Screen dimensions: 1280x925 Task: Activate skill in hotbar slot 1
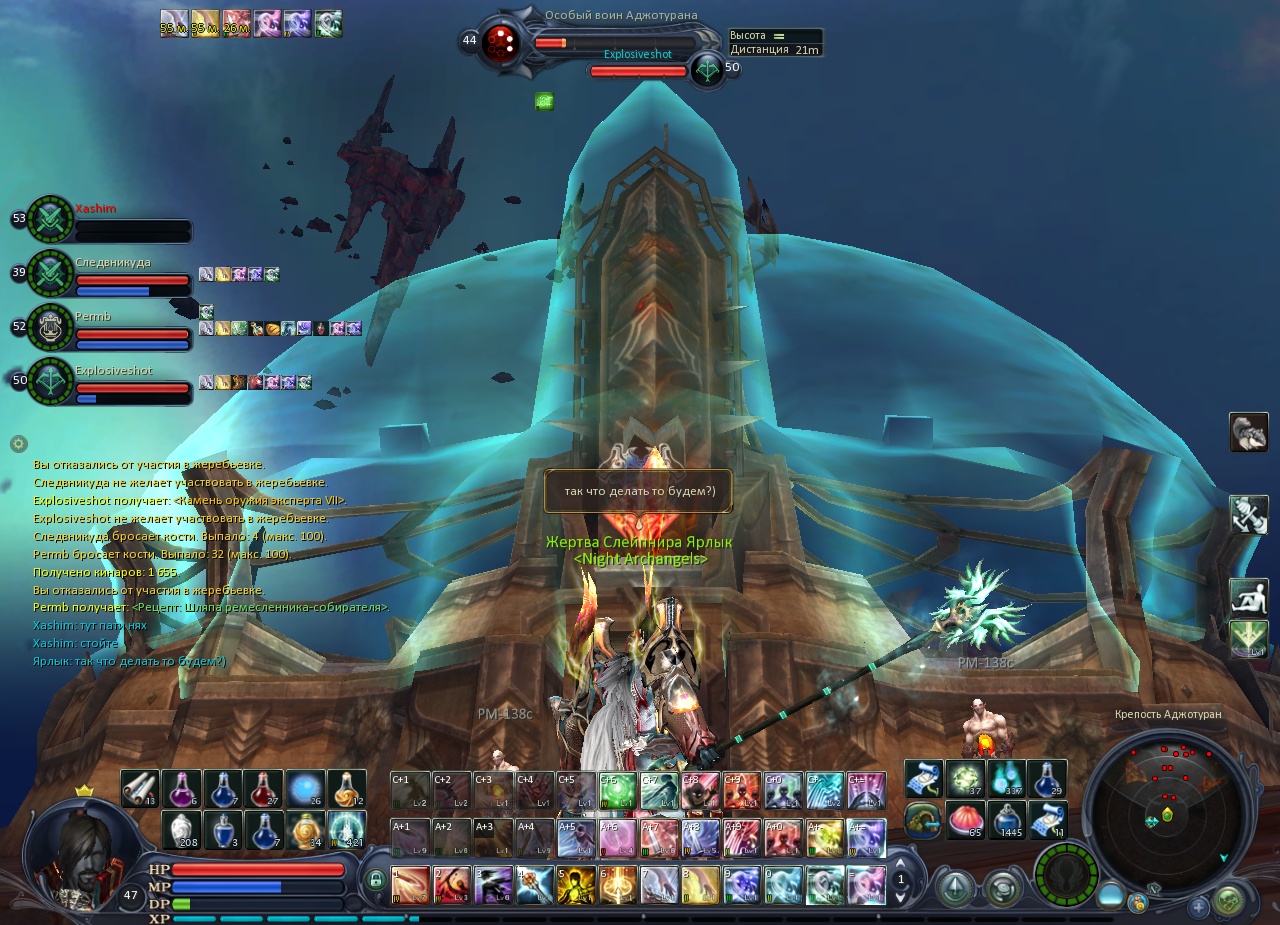(x=411, y=885)
